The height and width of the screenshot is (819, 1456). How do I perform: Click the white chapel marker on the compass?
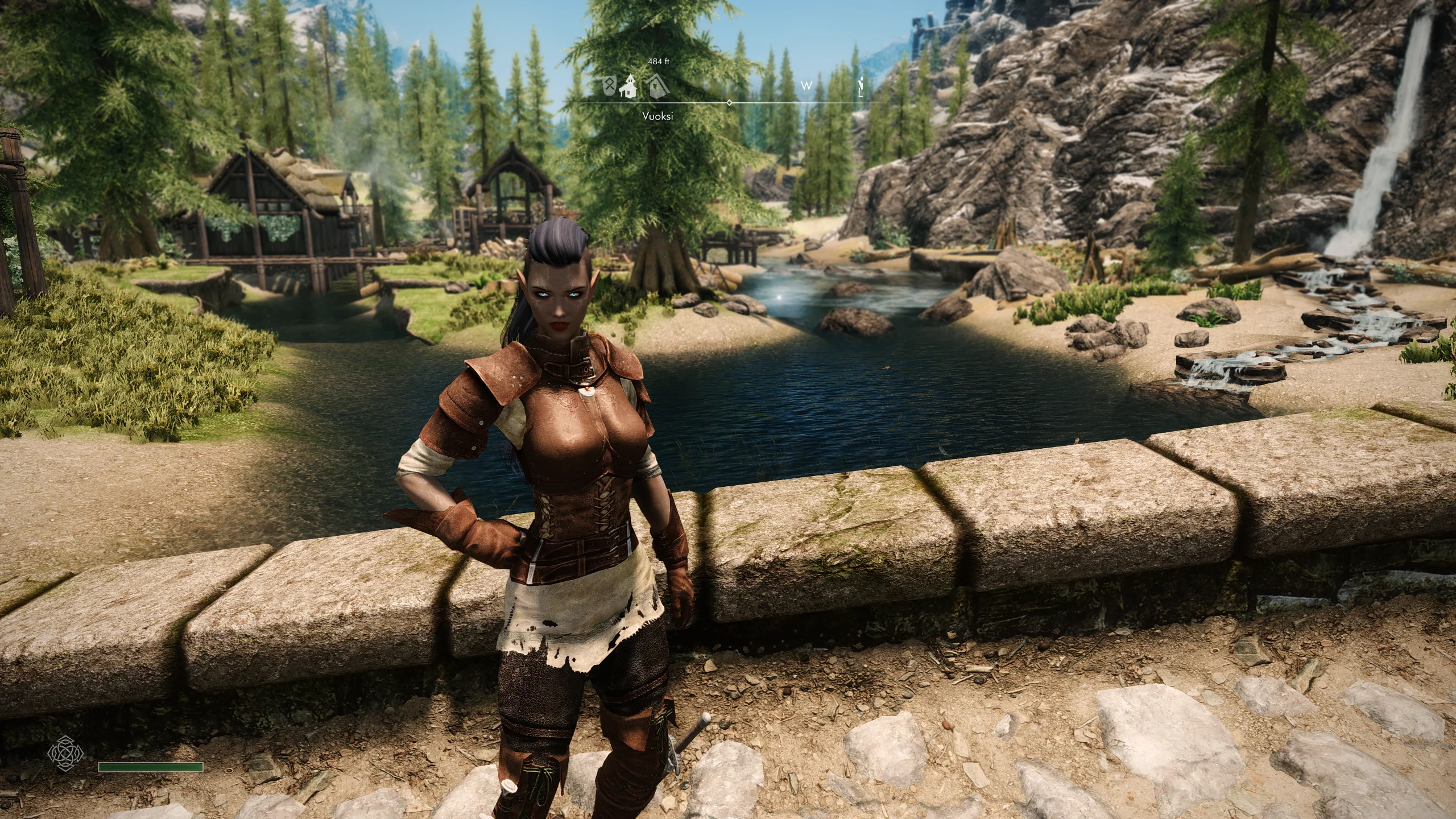pos(627,85)
